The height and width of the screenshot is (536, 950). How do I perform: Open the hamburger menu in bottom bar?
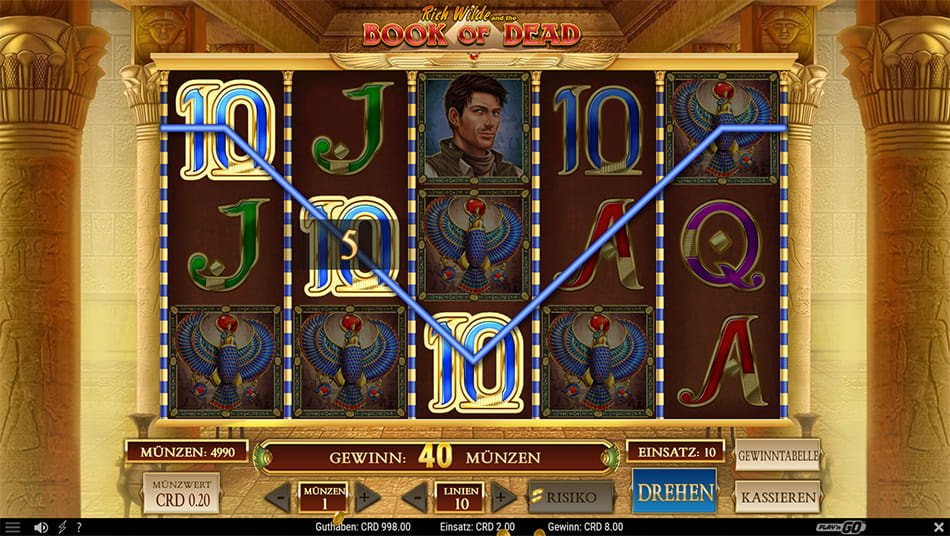(12, 527)
